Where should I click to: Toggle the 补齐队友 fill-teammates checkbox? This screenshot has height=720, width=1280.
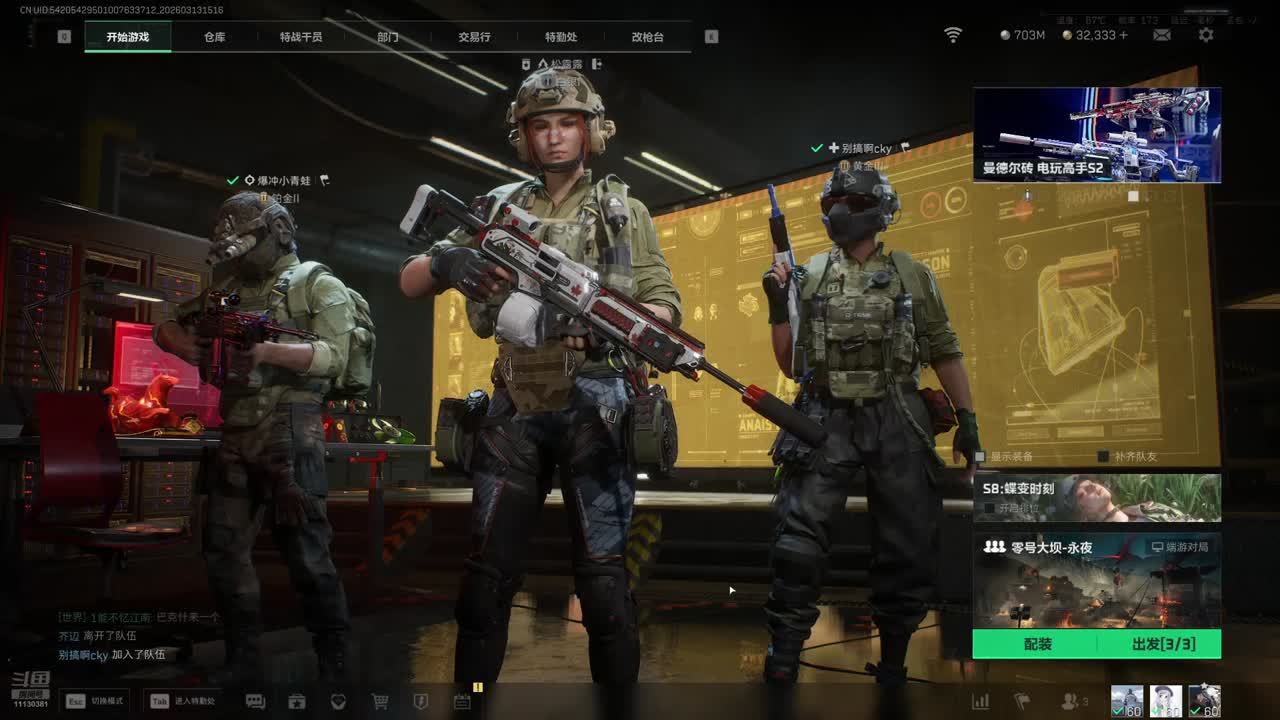1103,457
